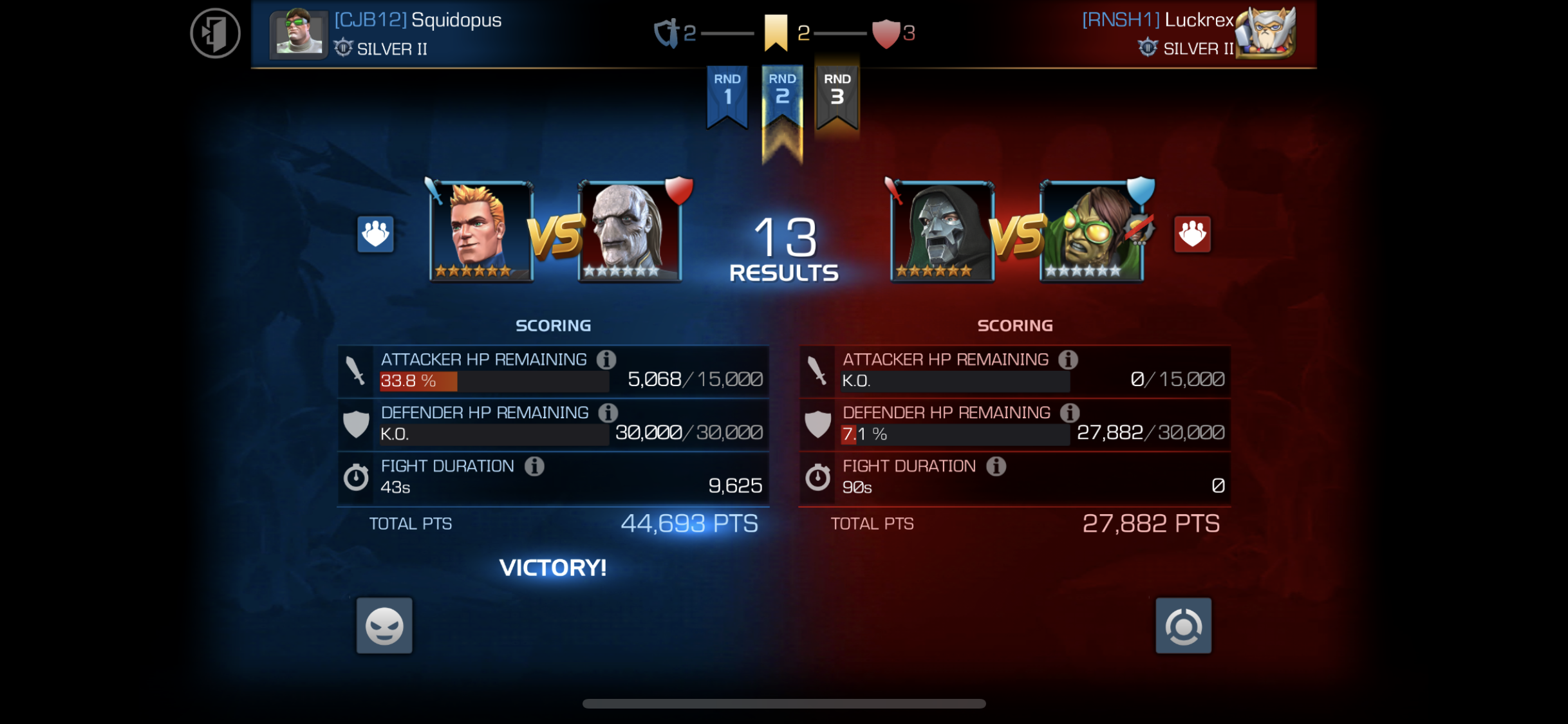Tap the skull emote icon

pos(384,626)
